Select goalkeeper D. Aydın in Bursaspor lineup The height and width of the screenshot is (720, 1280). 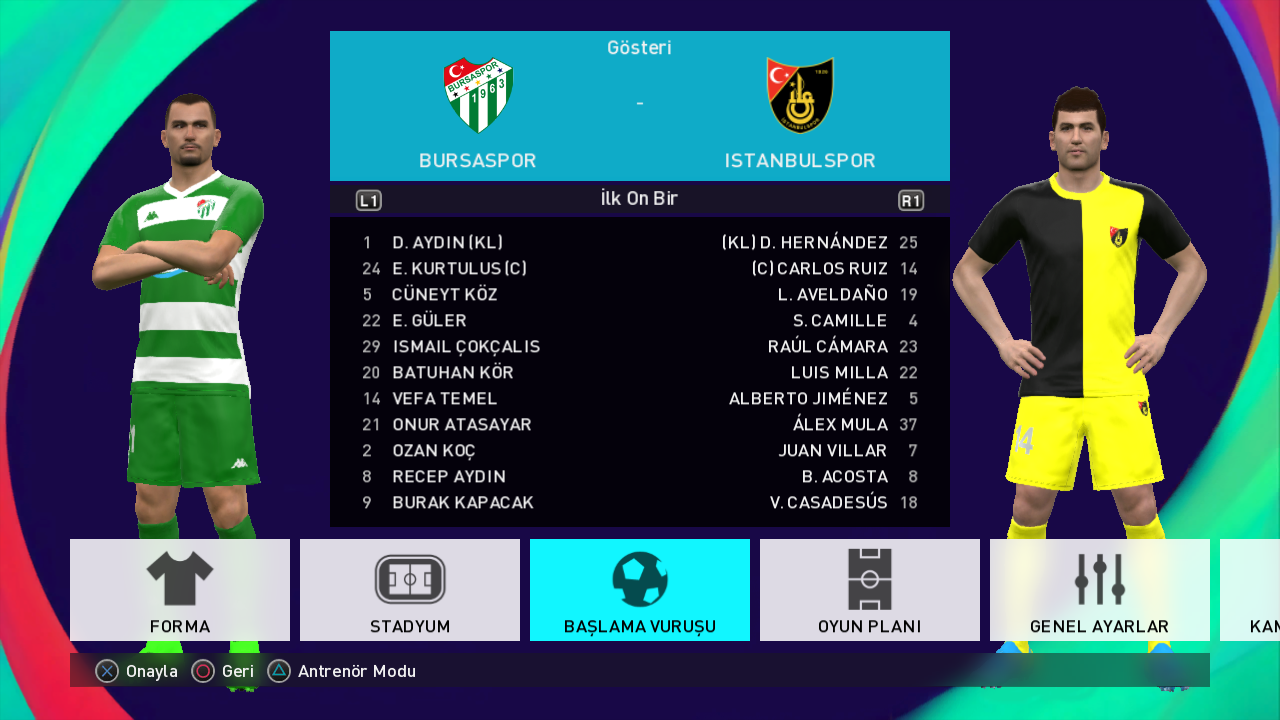coord(447,243)
